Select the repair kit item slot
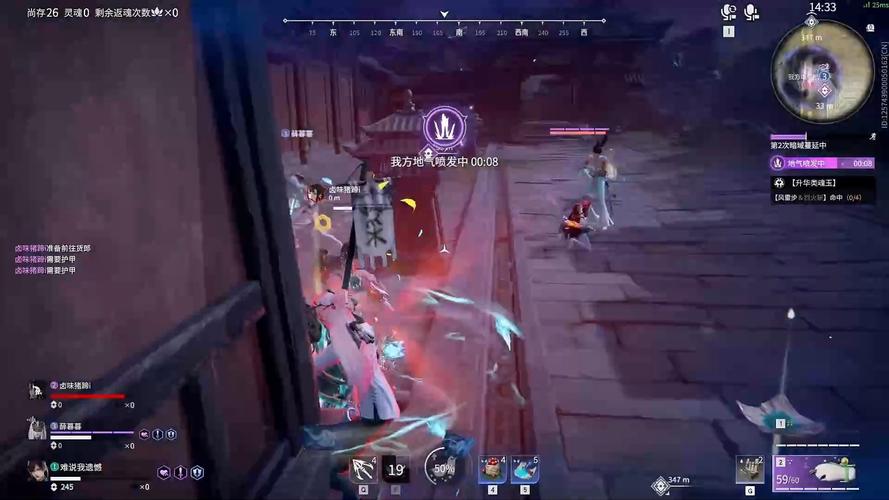Screen dimensions: 889x500 click(748, 468)
